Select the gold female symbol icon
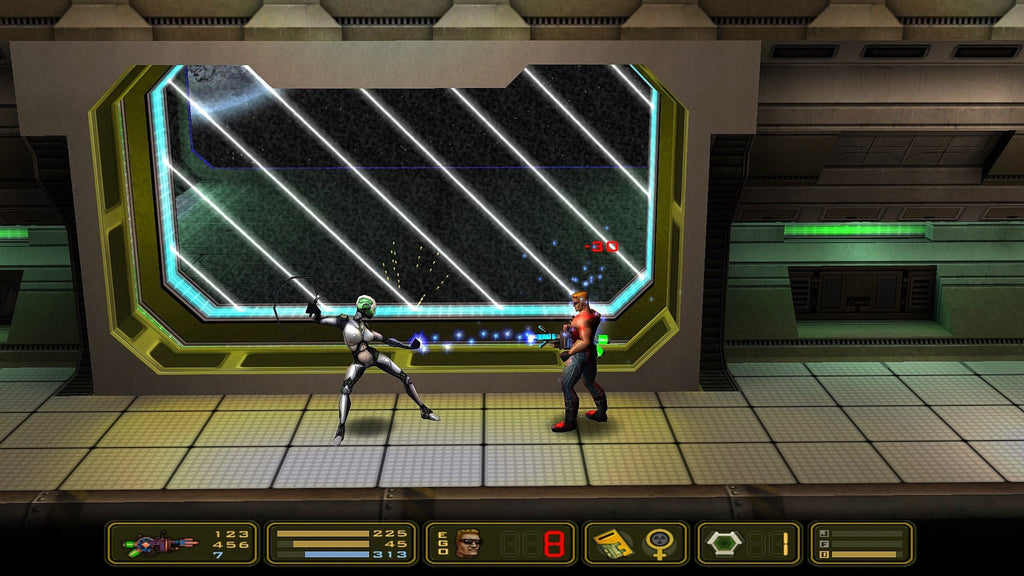The height and width of the screenshot is (576, 1024). pyautogui.click(x=658, y=544)
